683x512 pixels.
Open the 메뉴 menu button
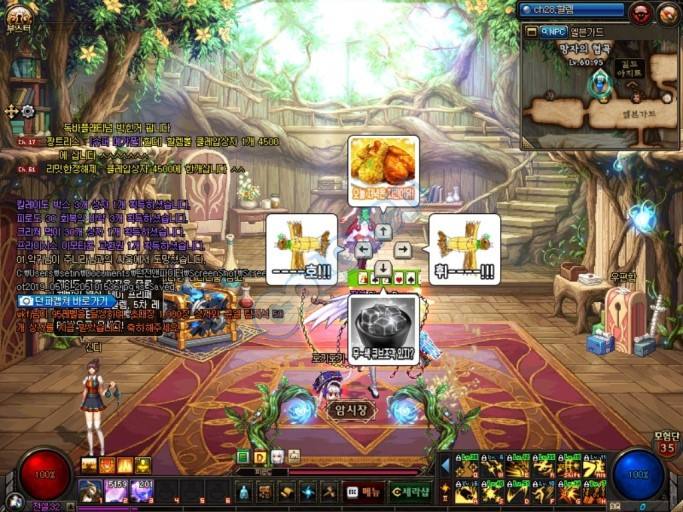pos(364,491)
